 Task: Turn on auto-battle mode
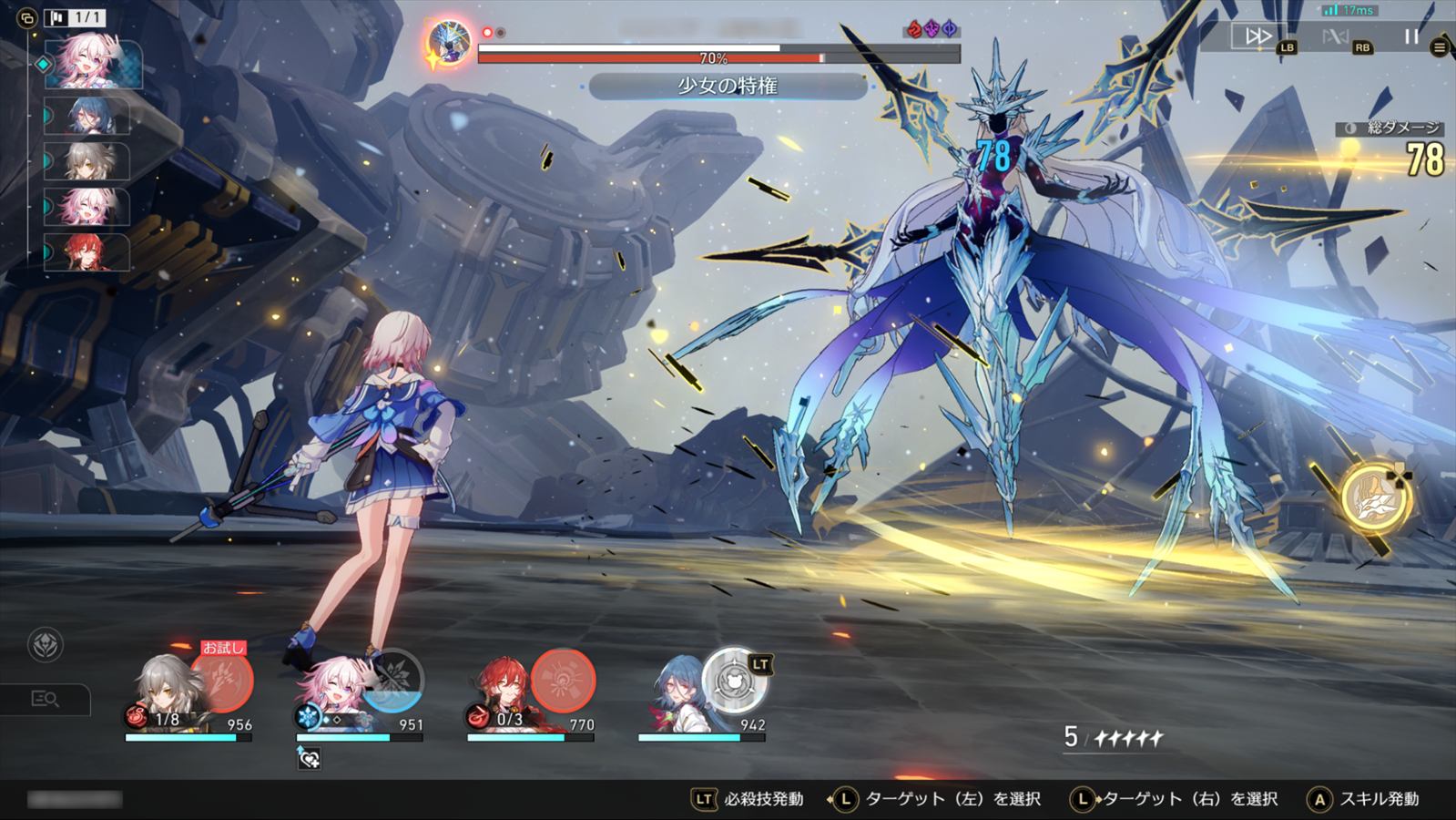(1334, 37)
